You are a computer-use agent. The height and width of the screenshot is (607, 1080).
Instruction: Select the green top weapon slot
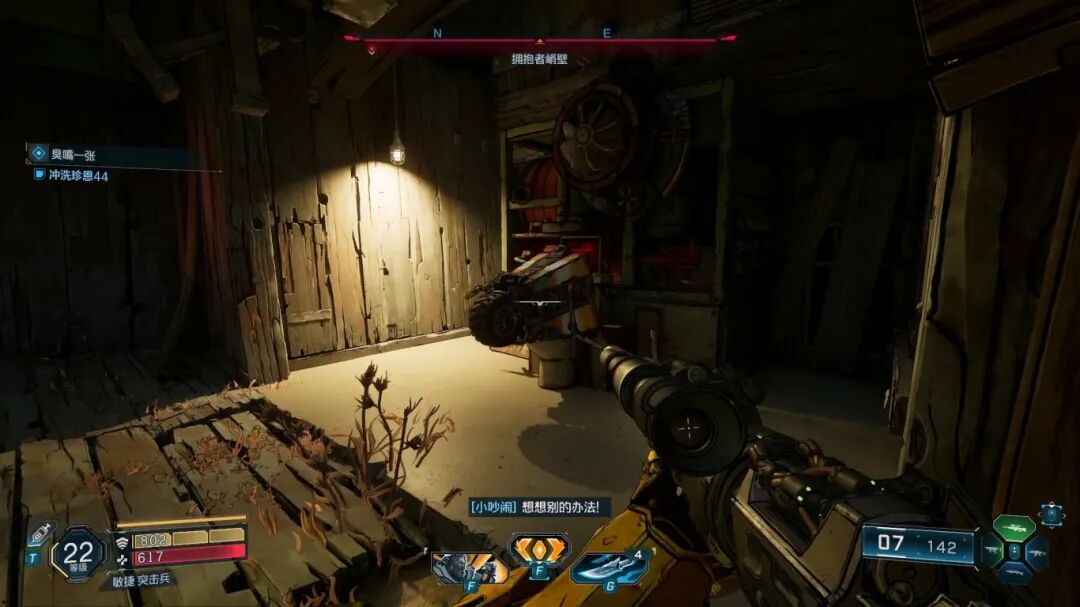click(1013, 528)
